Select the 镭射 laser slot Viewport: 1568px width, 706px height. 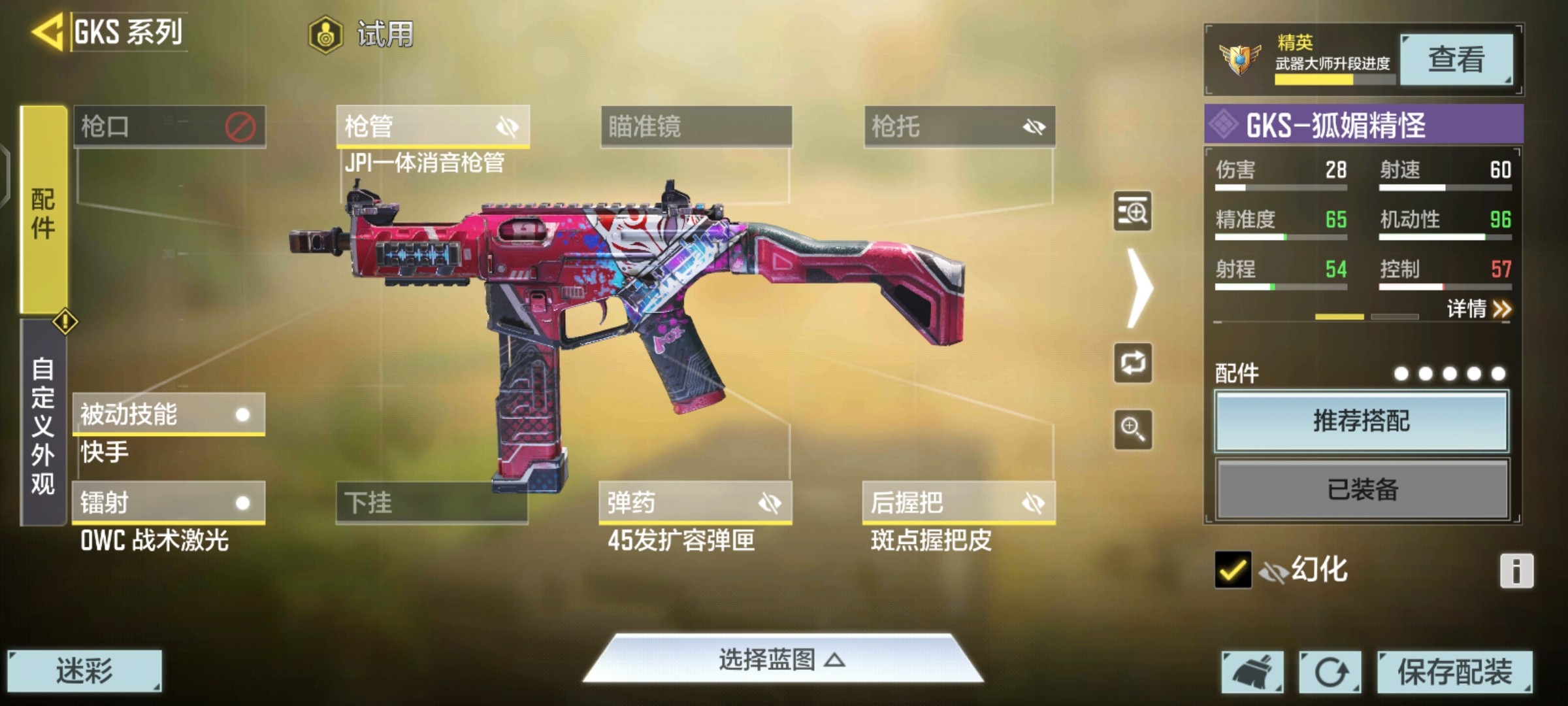[x=168, y=503]
